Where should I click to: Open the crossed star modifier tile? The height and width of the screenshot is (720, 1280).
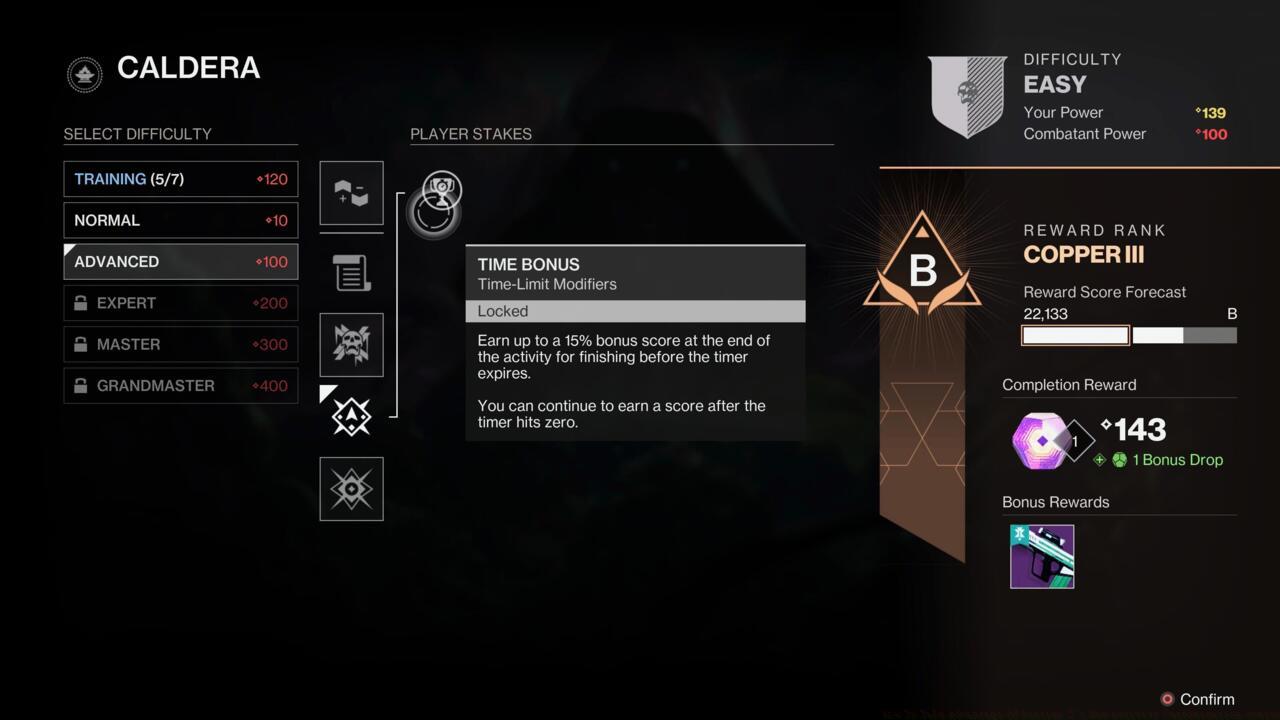pyautogui.click(x=351, y=489)
